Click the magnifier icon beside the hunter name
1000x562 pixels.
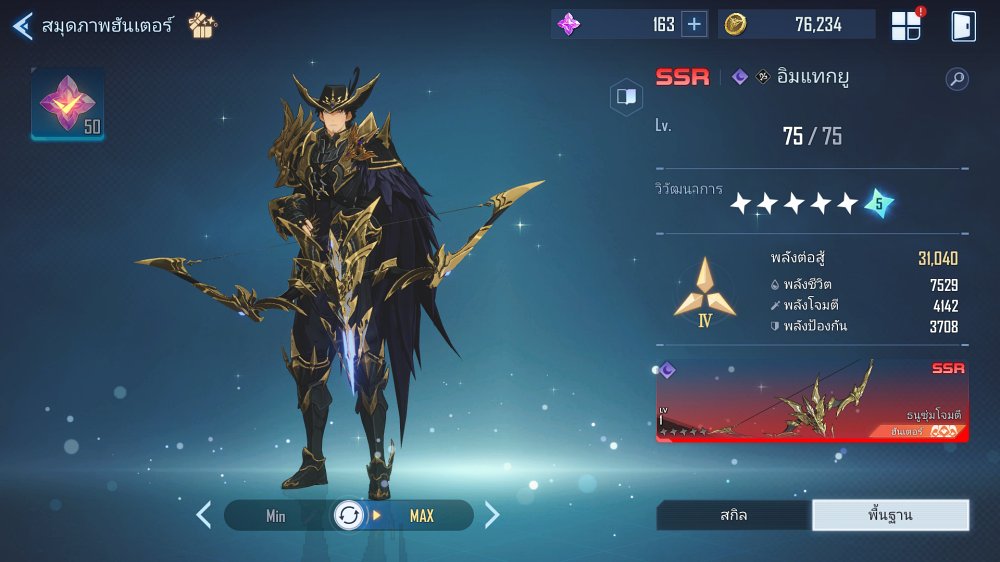957,79
